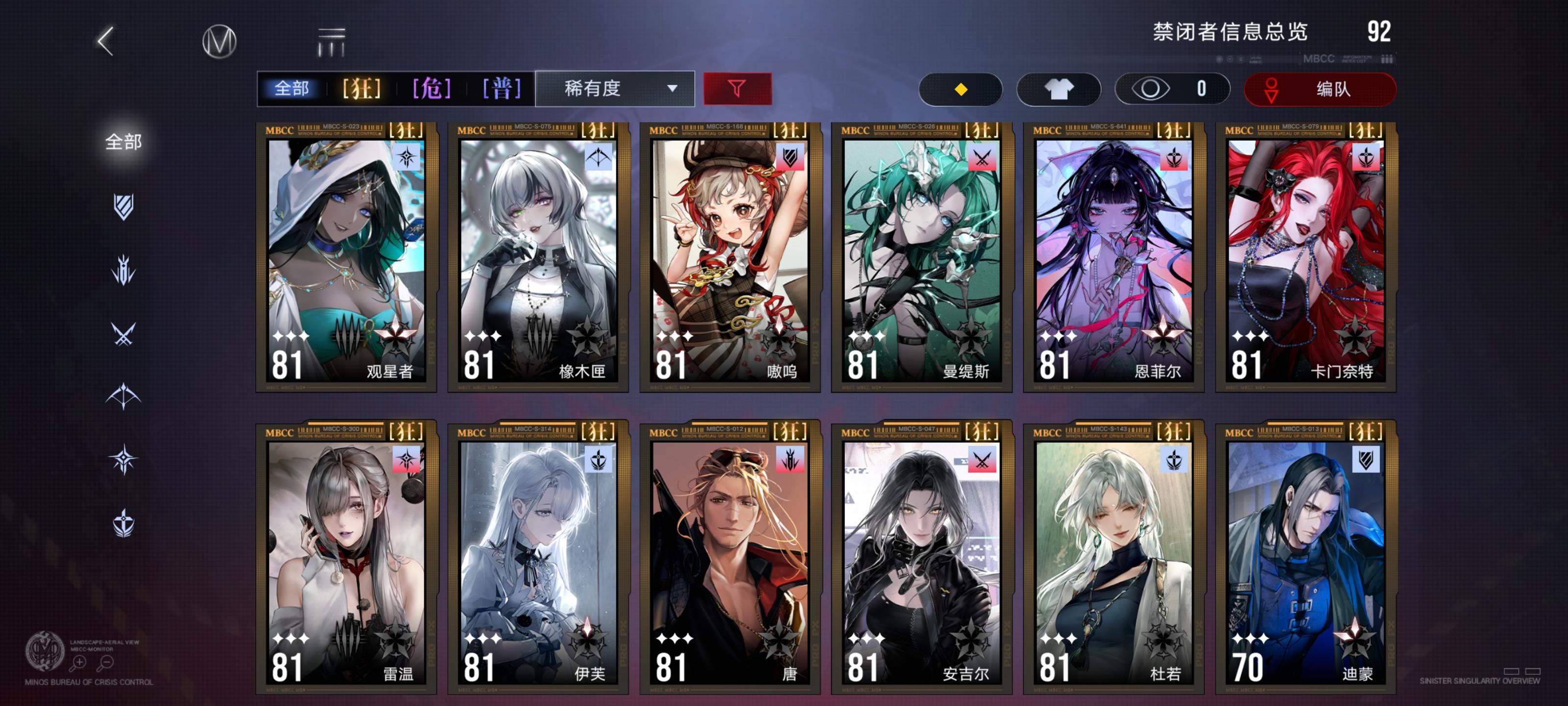Toggle the yellow diamond display option
The width and height of the screenshot is (1568, 706).
tap(960, 89)
